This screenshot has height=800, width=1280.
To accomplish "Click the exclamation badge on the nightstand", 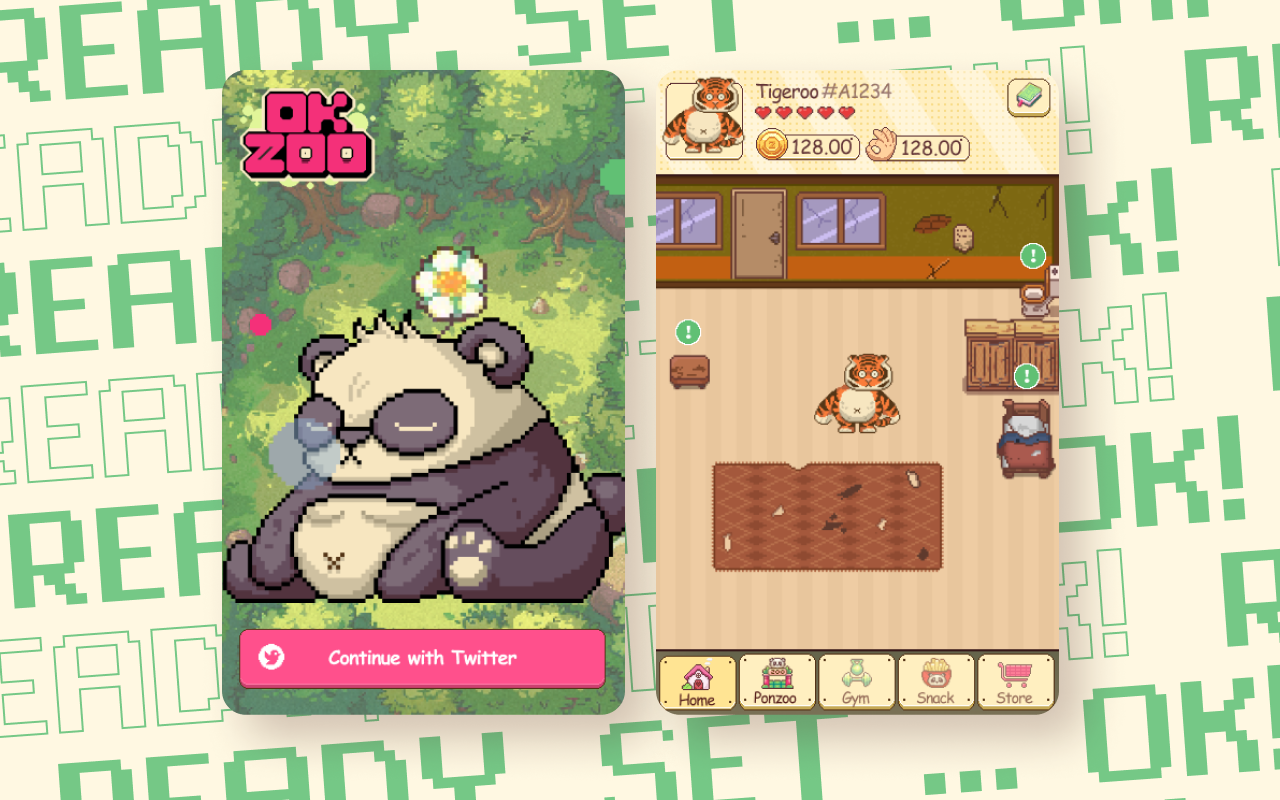I will click(x=686, y=331).
